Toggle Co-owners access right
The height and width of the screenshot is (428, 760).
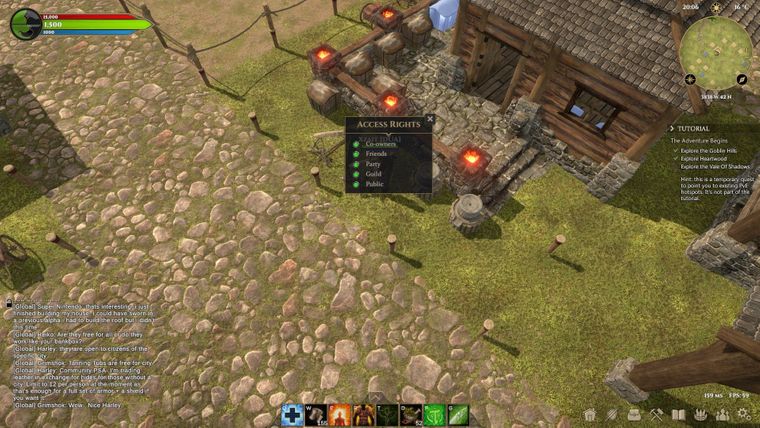coord(356,144)
